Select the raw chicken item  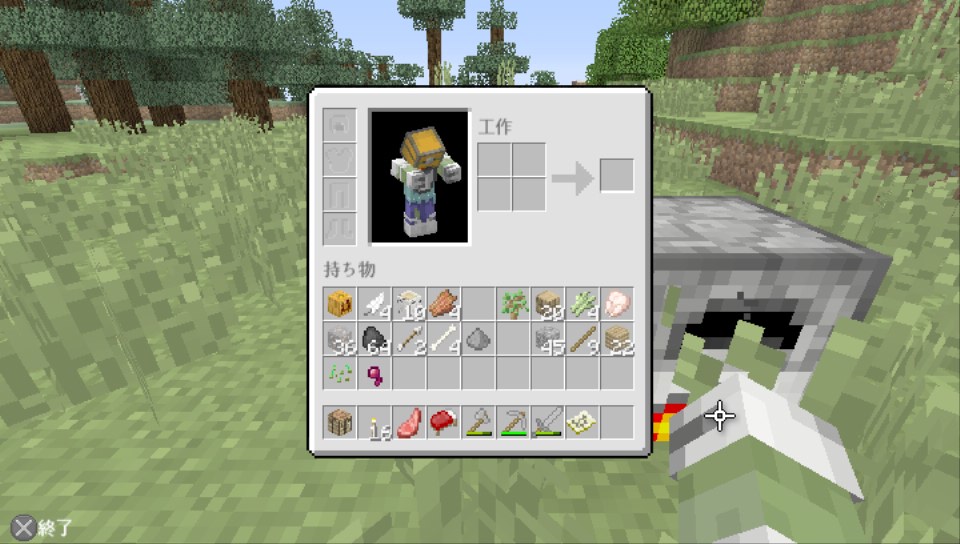tap(617, 304)
